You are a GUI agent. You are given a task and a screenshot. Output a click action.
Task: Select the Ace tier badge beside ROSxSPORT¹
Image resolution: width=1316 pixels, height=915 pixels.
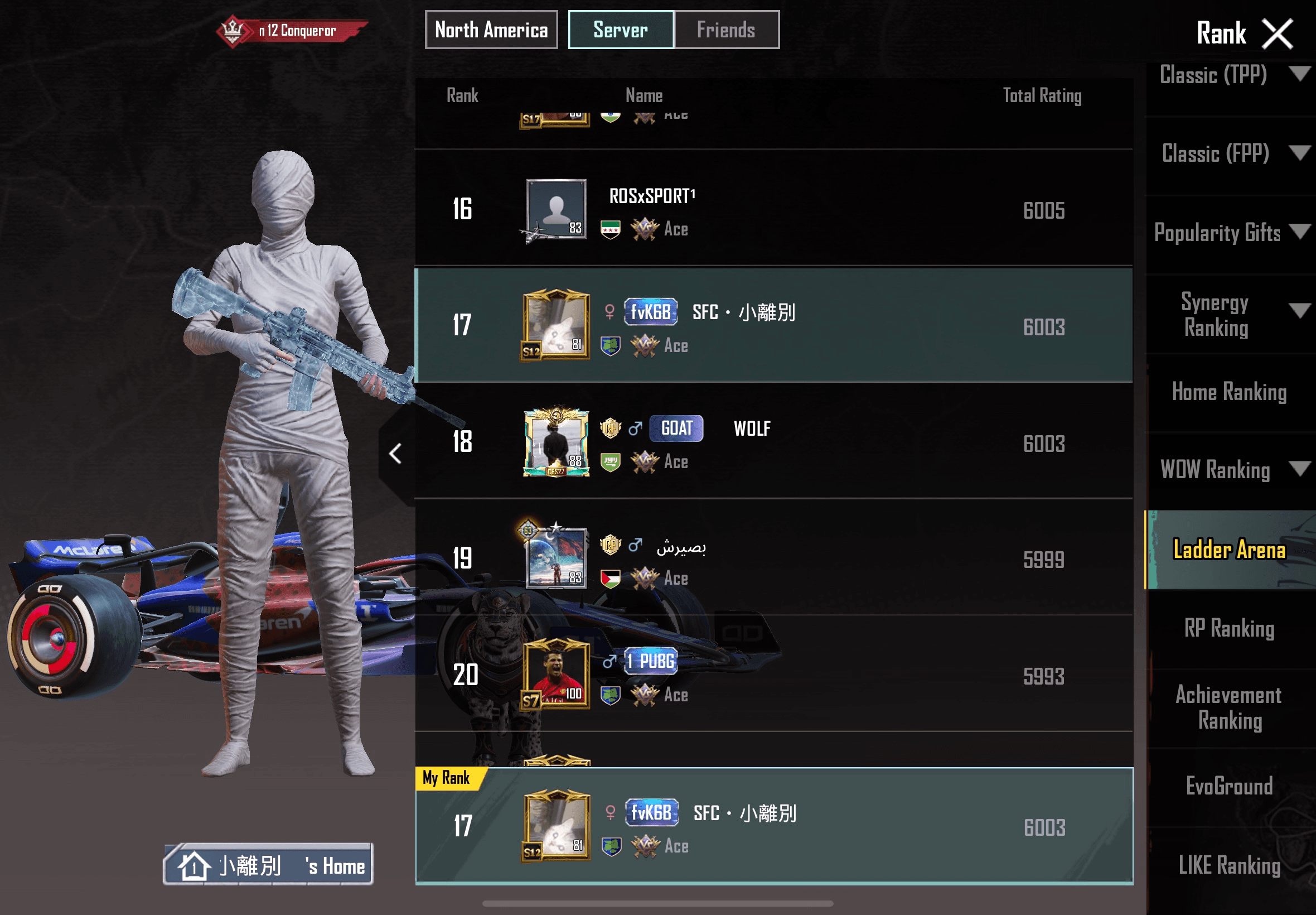[646, 229]
